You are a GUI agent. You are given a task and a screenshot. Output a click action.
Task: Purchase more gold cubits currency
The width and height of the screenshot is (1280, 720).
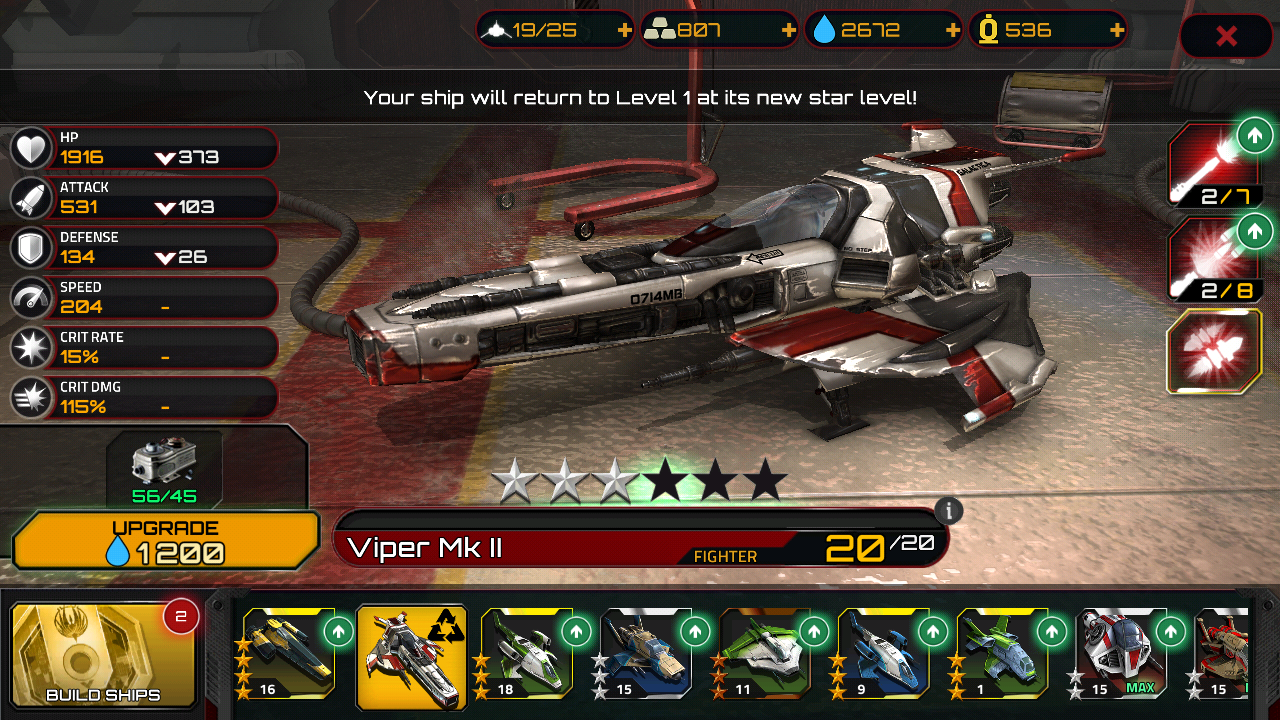(x=1116, y=30)
